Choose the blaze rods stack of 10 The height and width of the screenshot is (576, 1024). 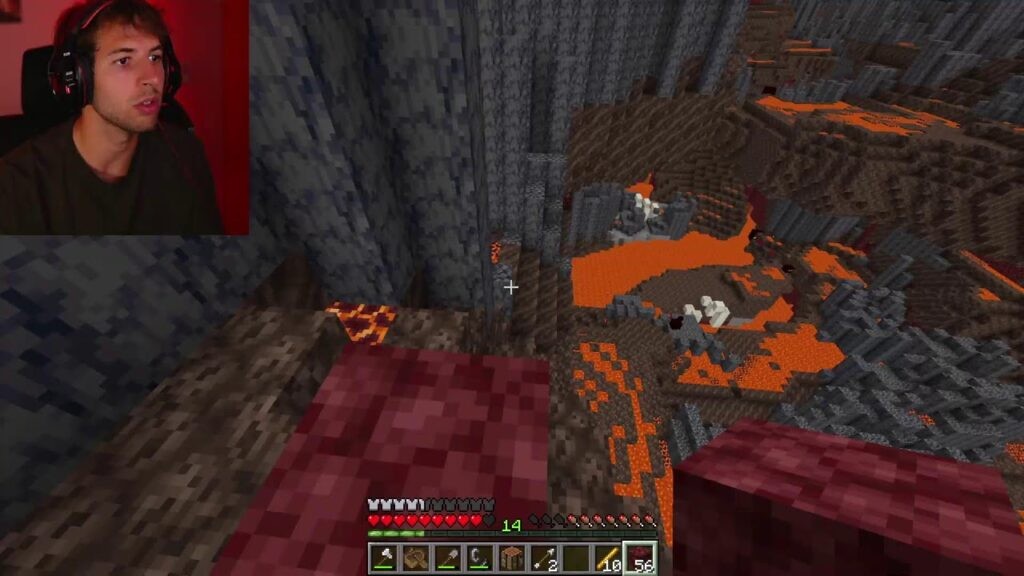[608, 558]
